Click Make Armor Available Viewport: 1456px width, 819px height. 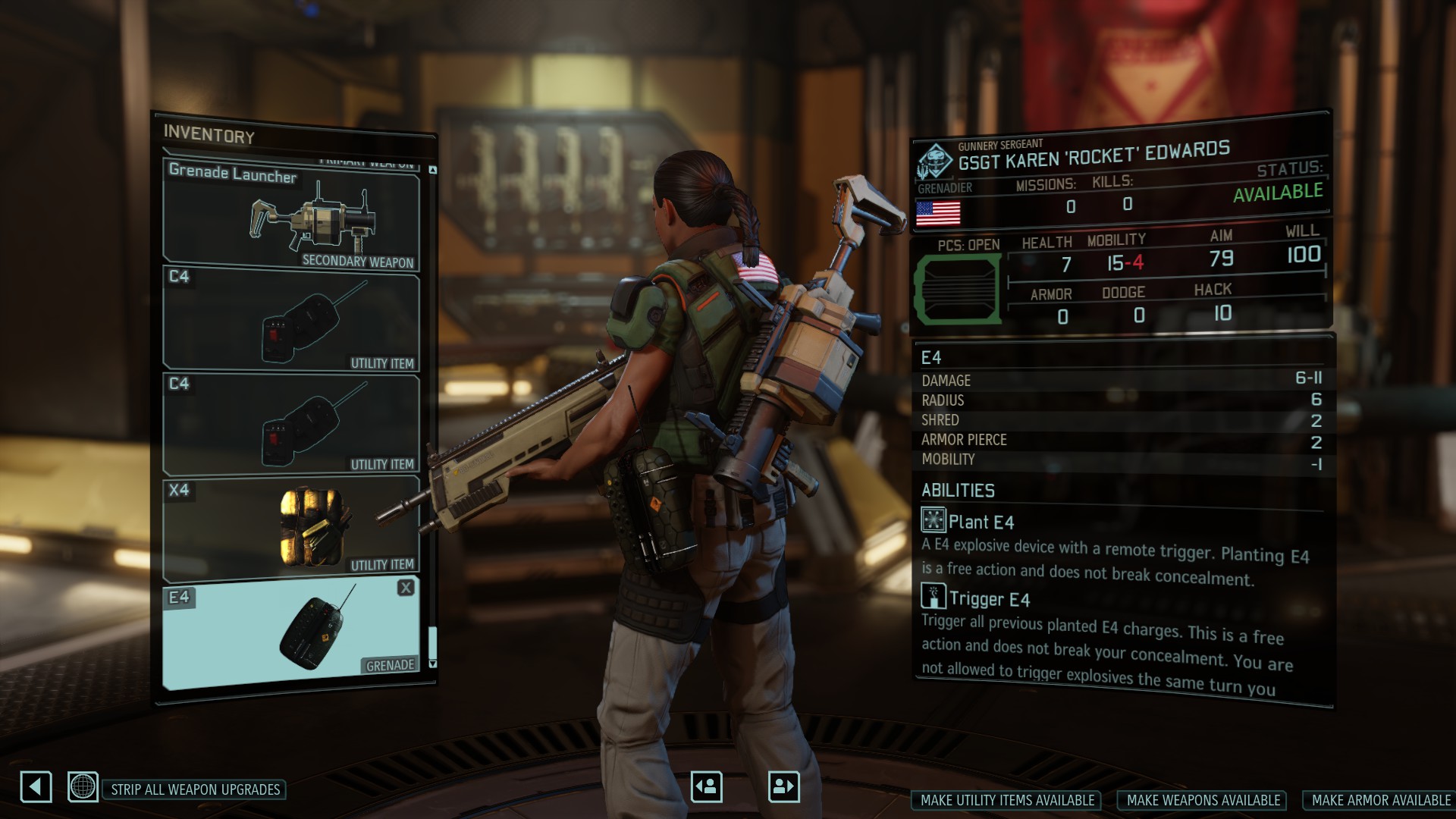(x=1381, y=800)
